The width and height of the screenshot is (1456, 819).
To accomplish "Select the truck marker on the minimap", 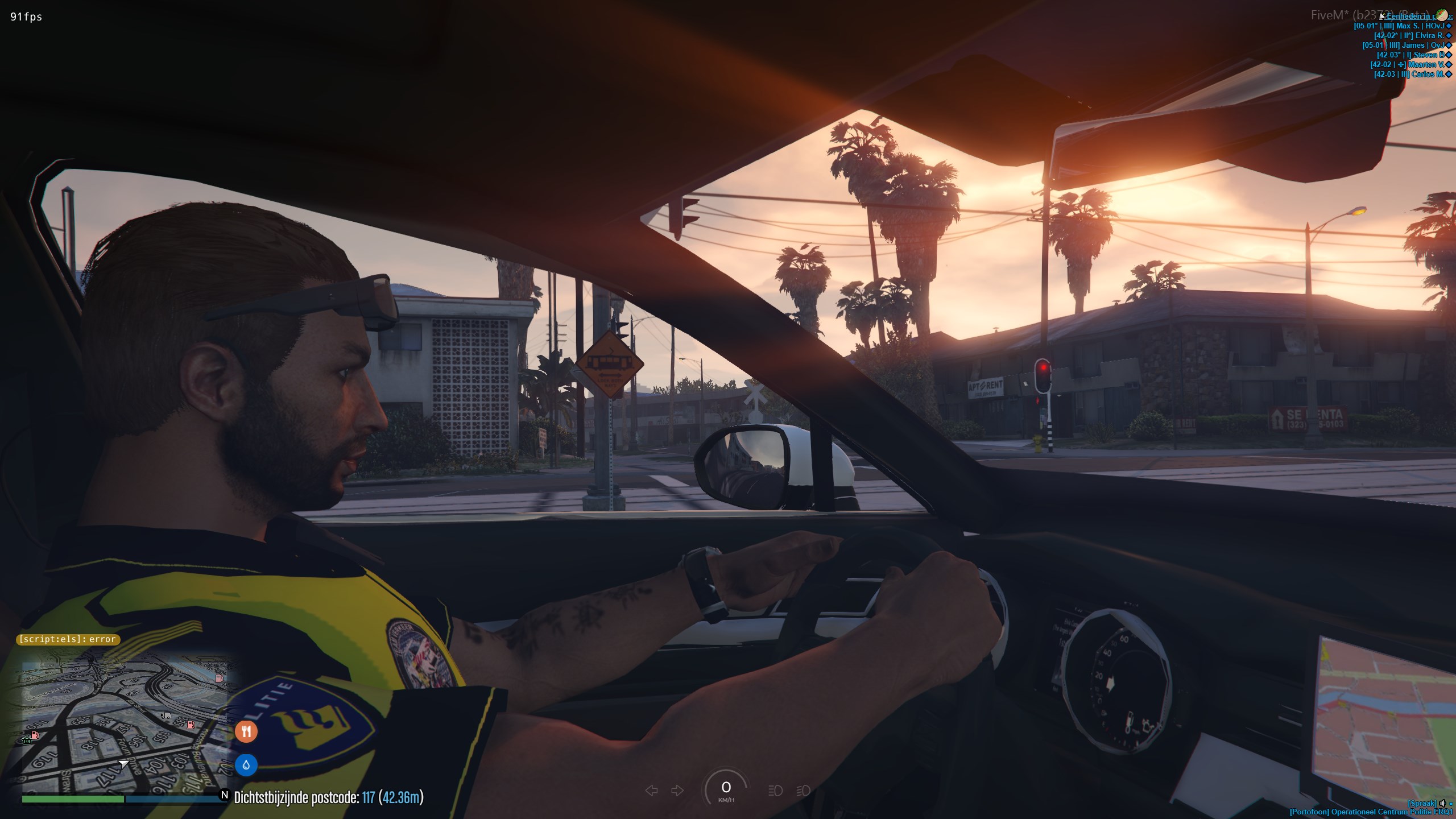I will click(166, 715).
